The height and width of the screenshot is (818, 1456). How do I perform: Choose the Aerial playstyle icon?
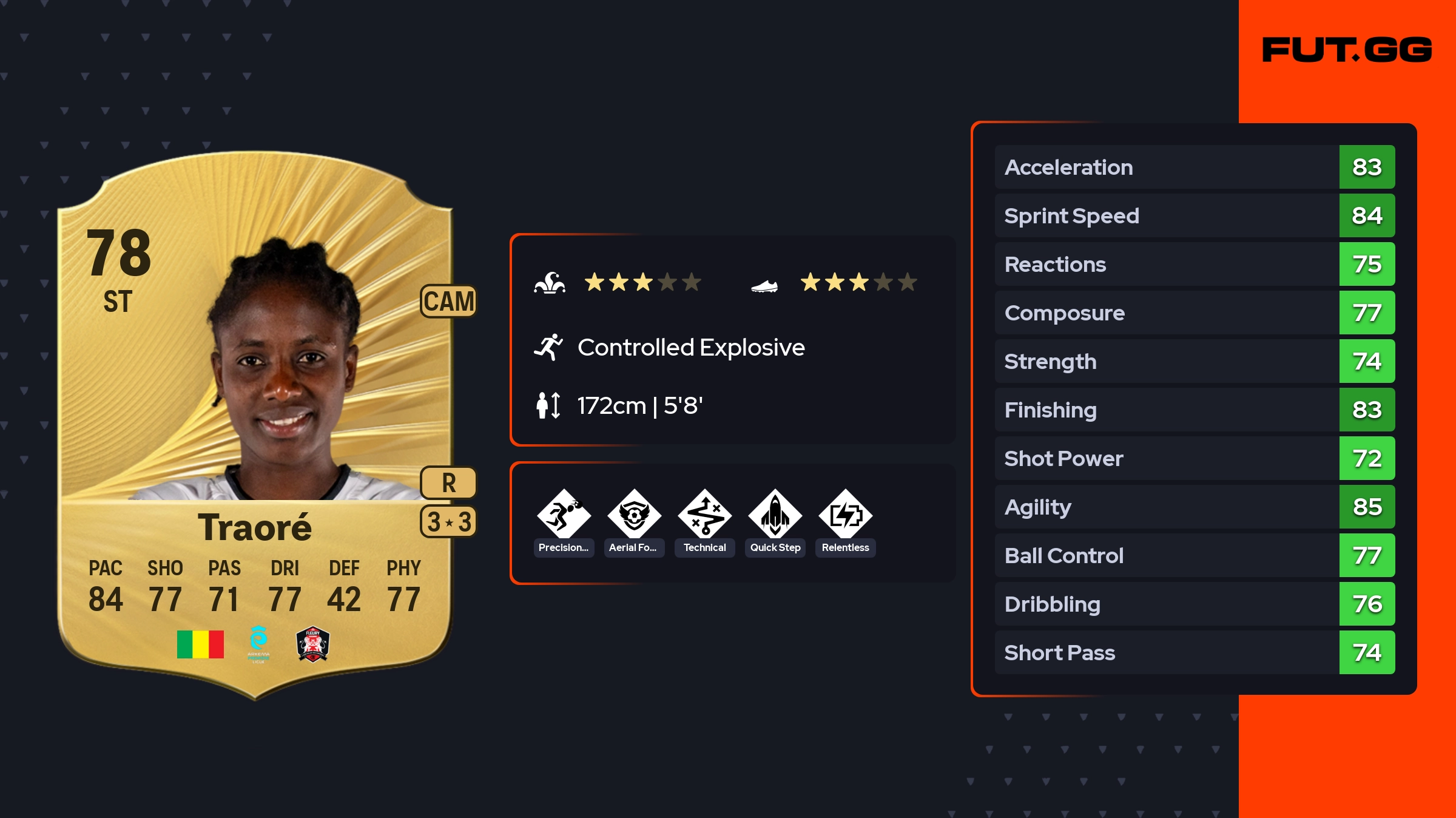click(634, 516)
